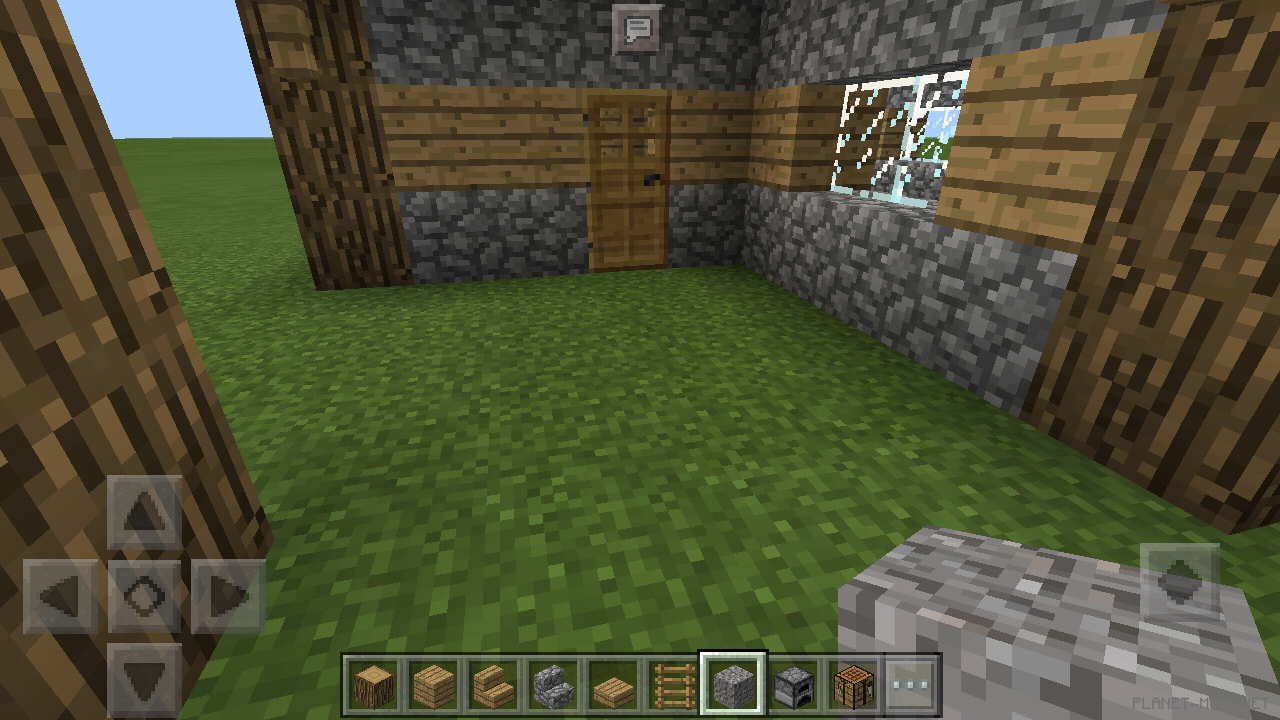
Task: Select the oak log in the hotbar
Action: click(x=373, y=686)
